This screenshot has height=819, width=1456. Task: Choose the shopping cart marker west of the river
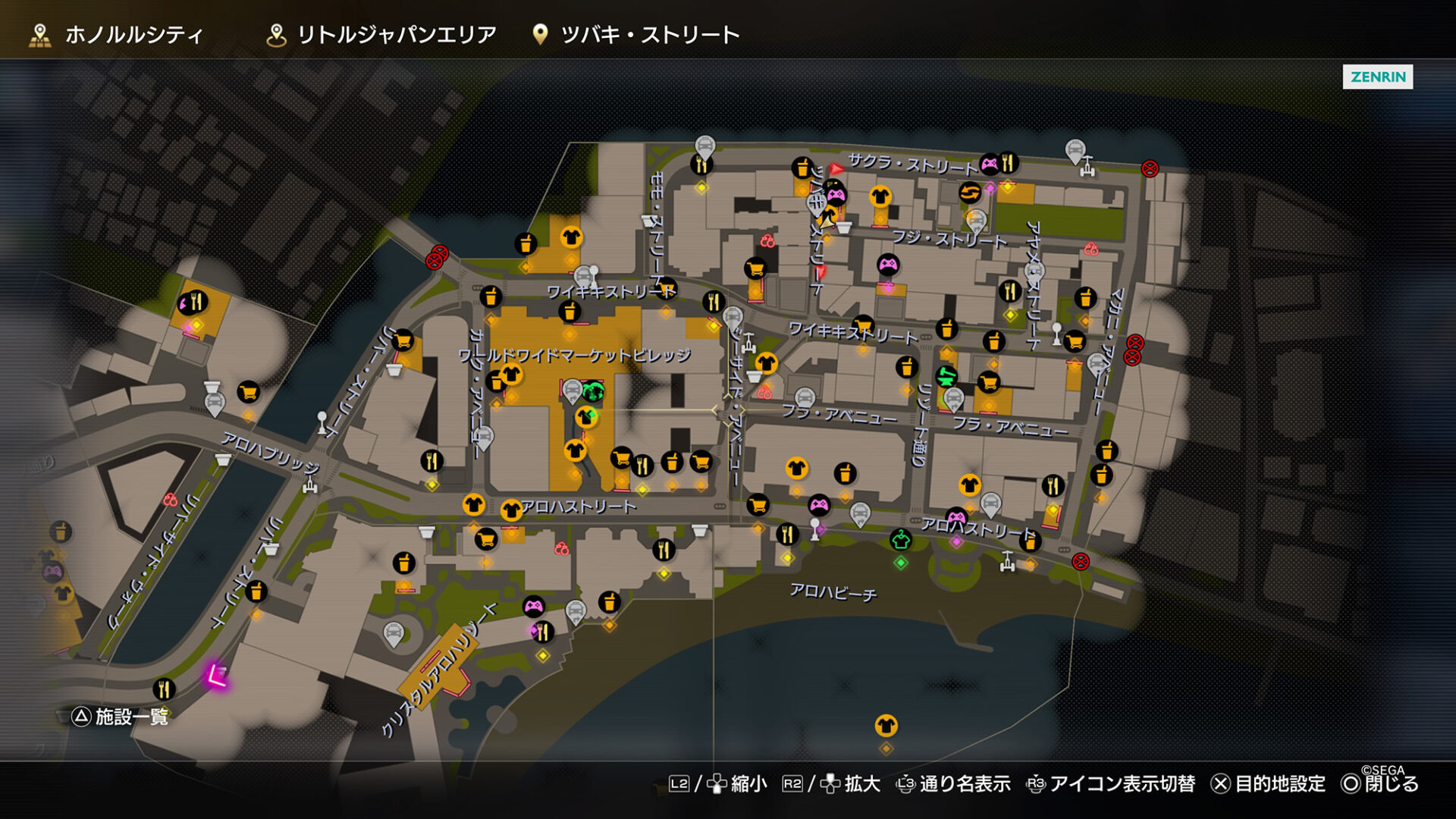248,392
